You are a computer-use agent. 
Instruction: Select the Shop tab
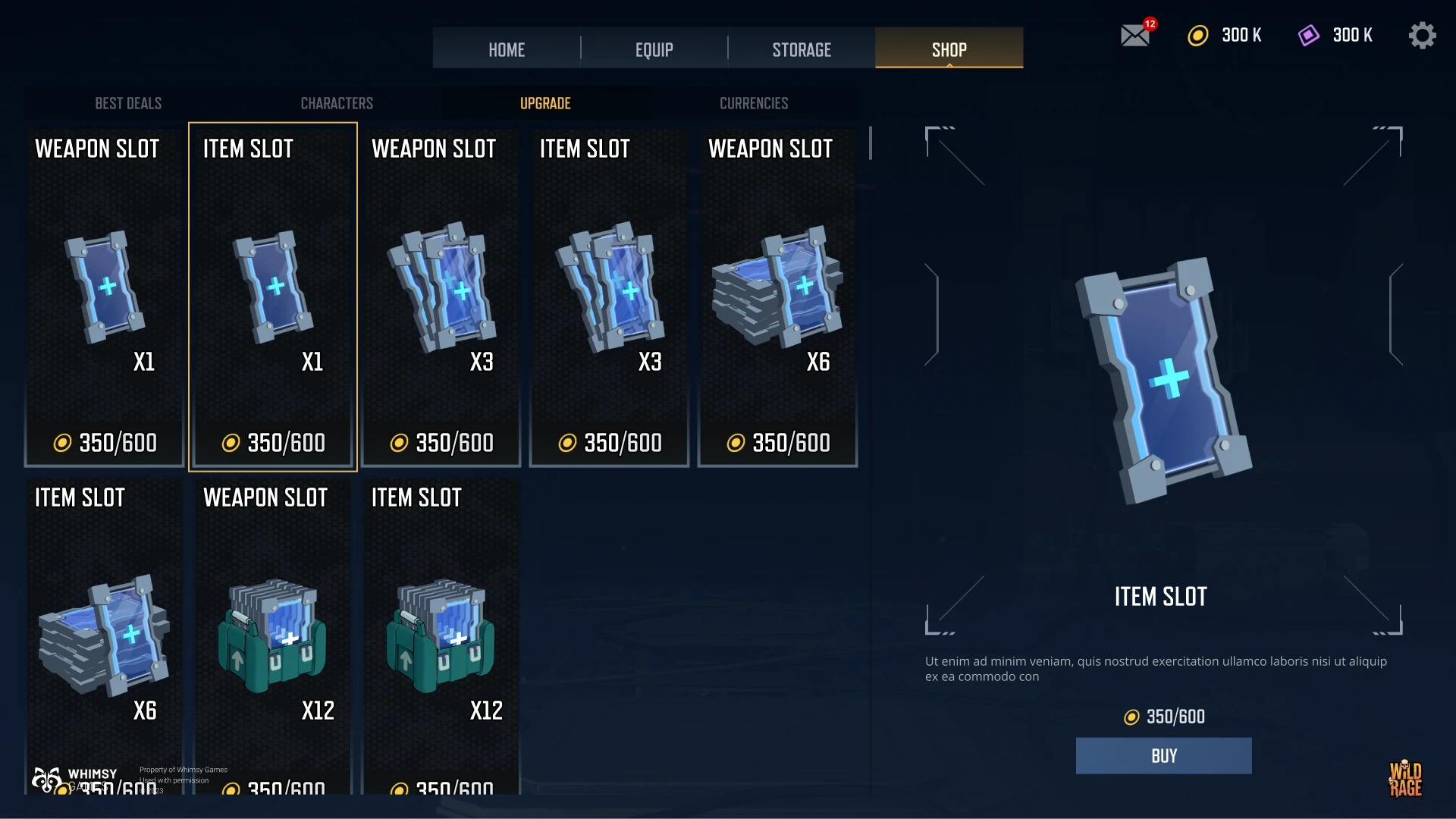(x=949, y=49)
